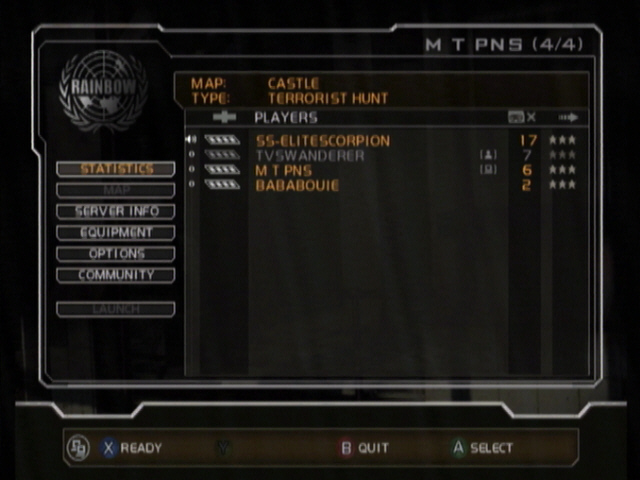This screenshot has width=640, height=480.
Task: Choose the Options menu entry
Action: (x=116, y=254)
